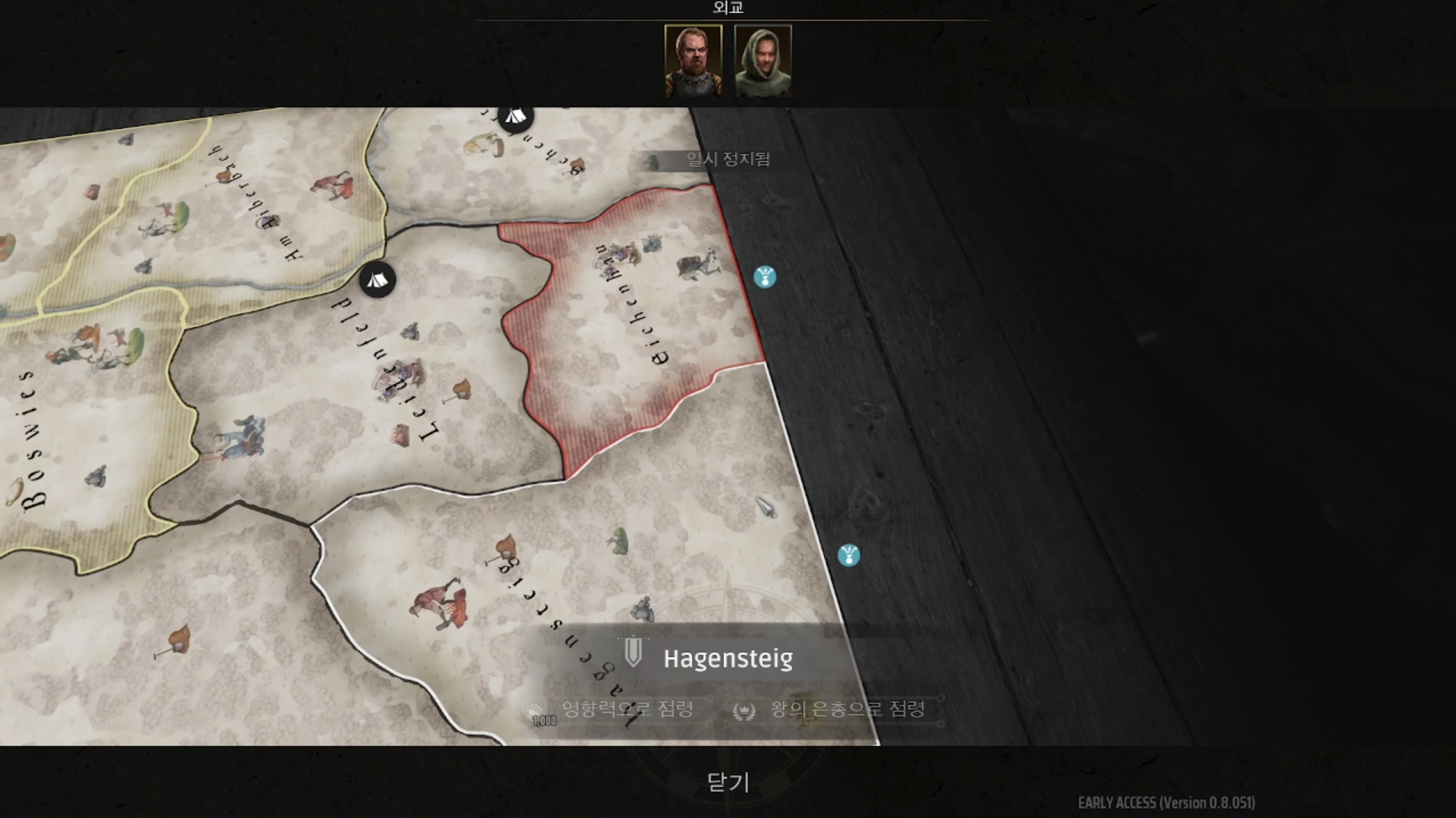The image size is (1456, 818).
Task: Select the bearded lord portrait
Action: click(693, 61)
